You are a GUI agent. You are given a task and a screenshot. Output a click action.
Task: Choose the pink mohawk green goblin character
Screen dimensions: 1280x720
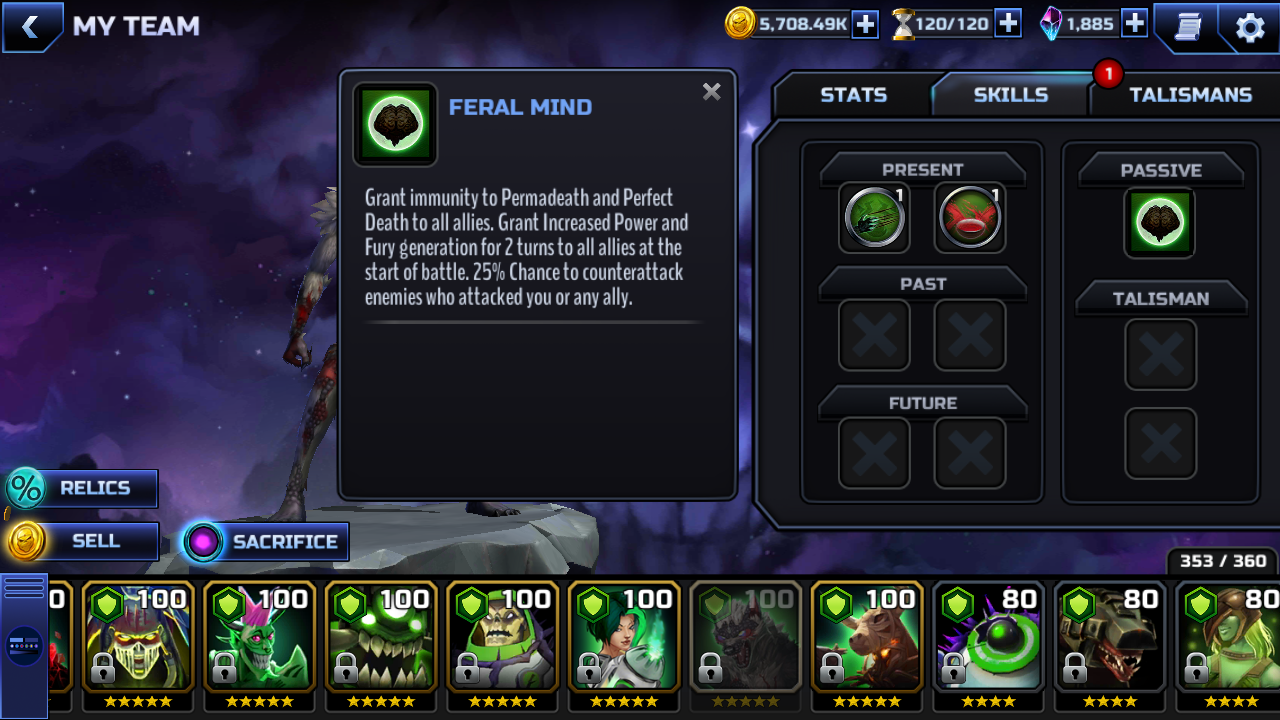pos(260,637)
